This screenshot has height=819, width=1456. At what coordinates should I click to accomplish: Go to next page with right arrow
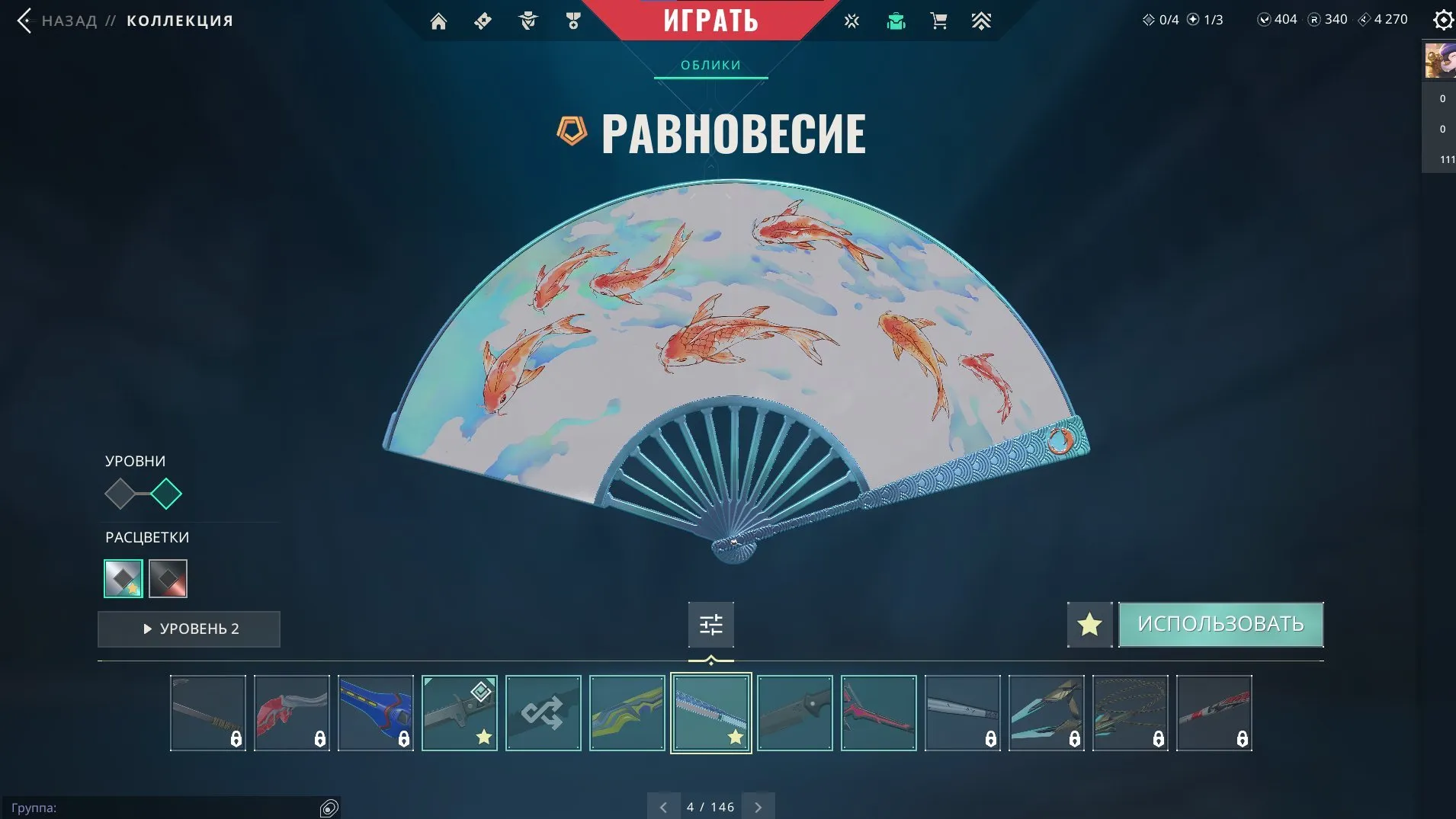click(758, 806)
